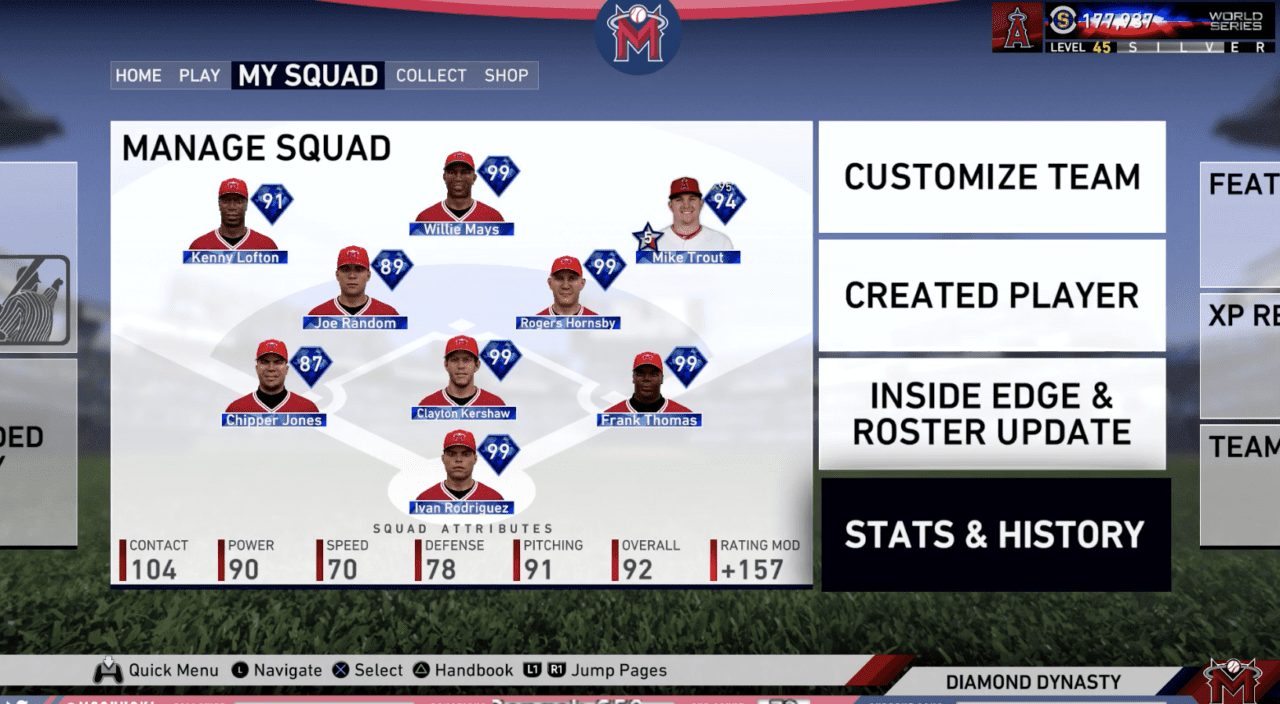Switch to the HOME tab
The width and height of the screenshot is (1280, 704).
click(x=138, y=76)
